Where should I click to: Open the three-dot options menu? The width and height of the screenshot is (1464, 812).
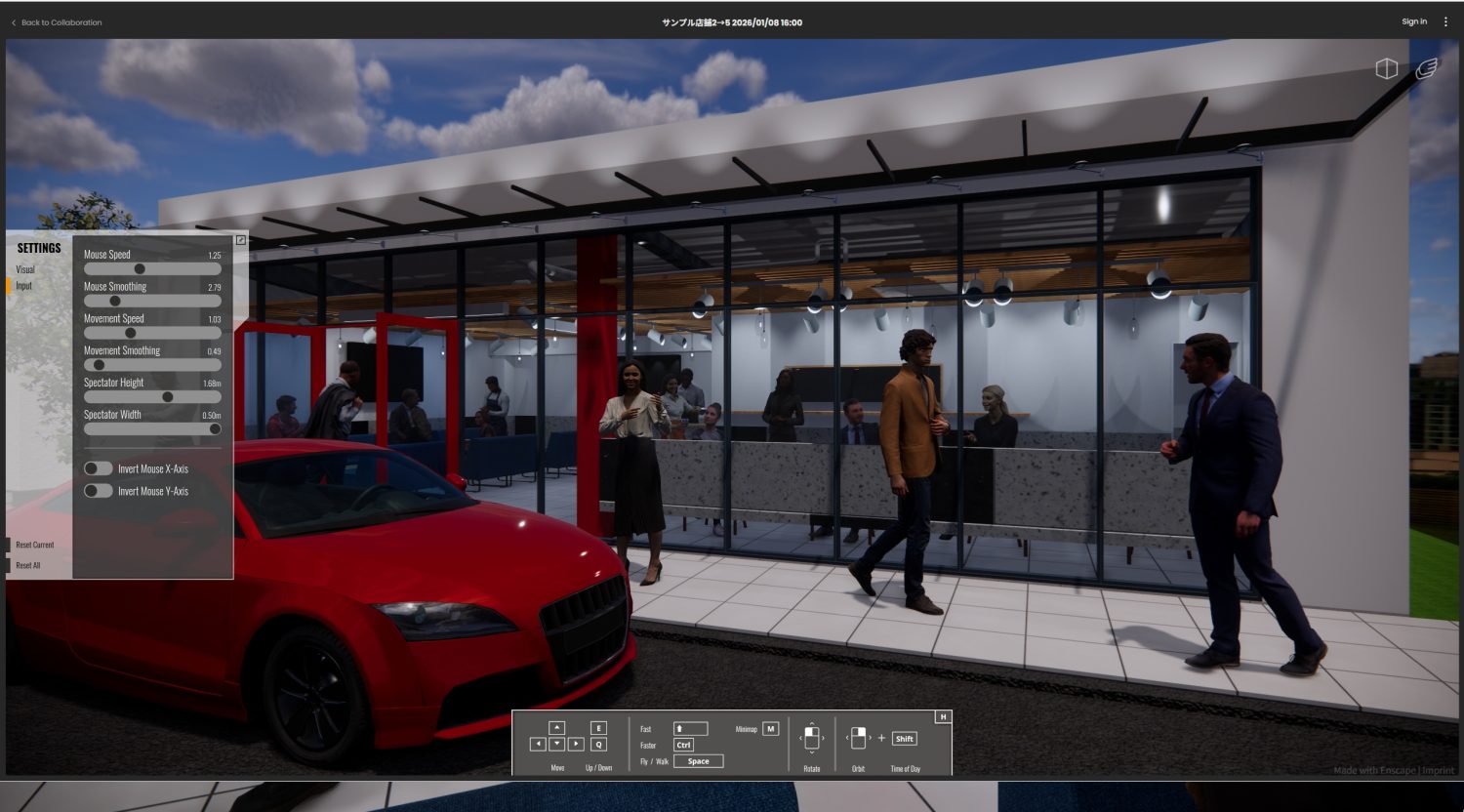(x=1445, y=21)
